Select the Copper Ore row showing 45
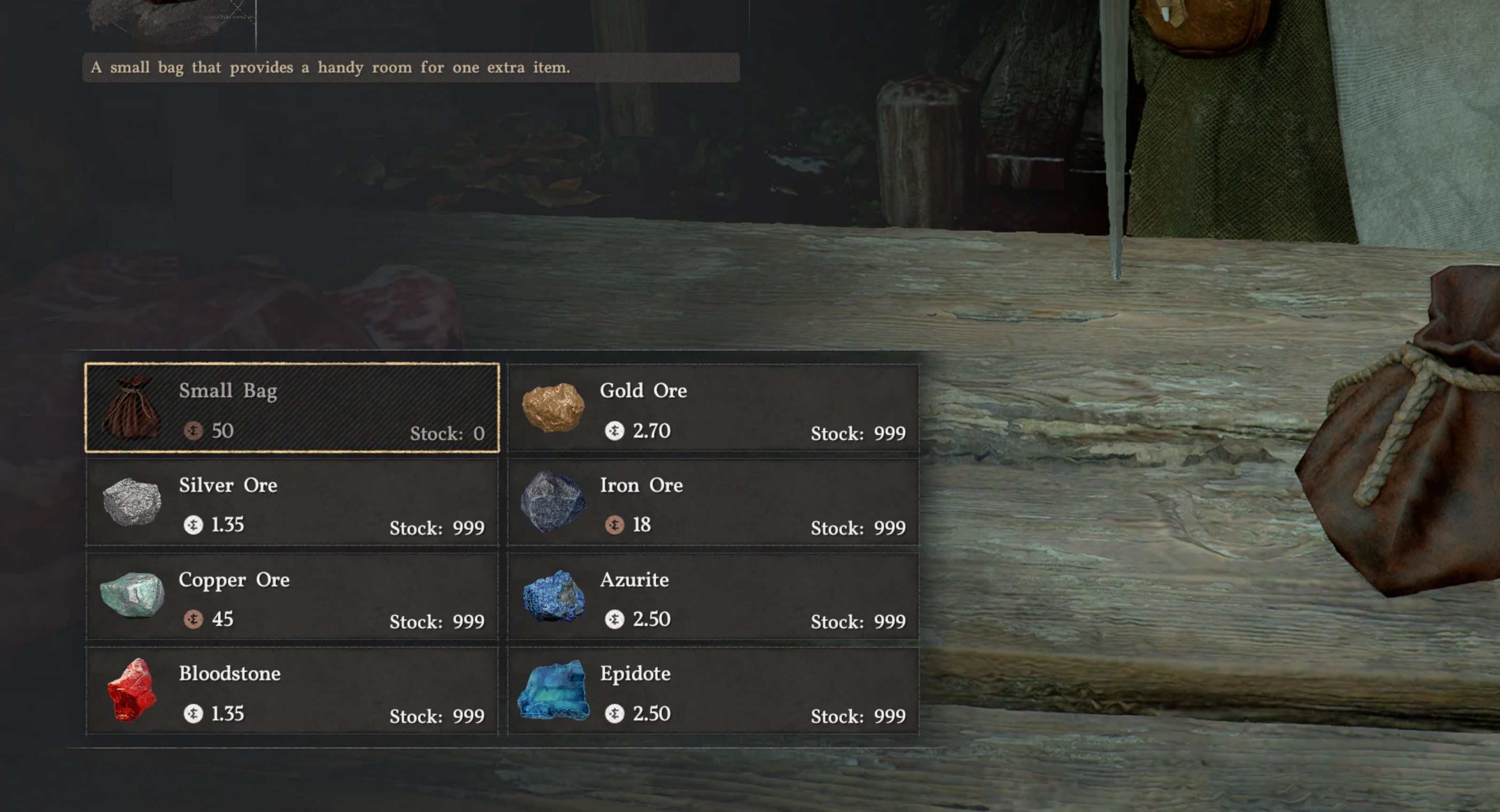Screen dimensions: 1500x812 (x=292, y=597)
